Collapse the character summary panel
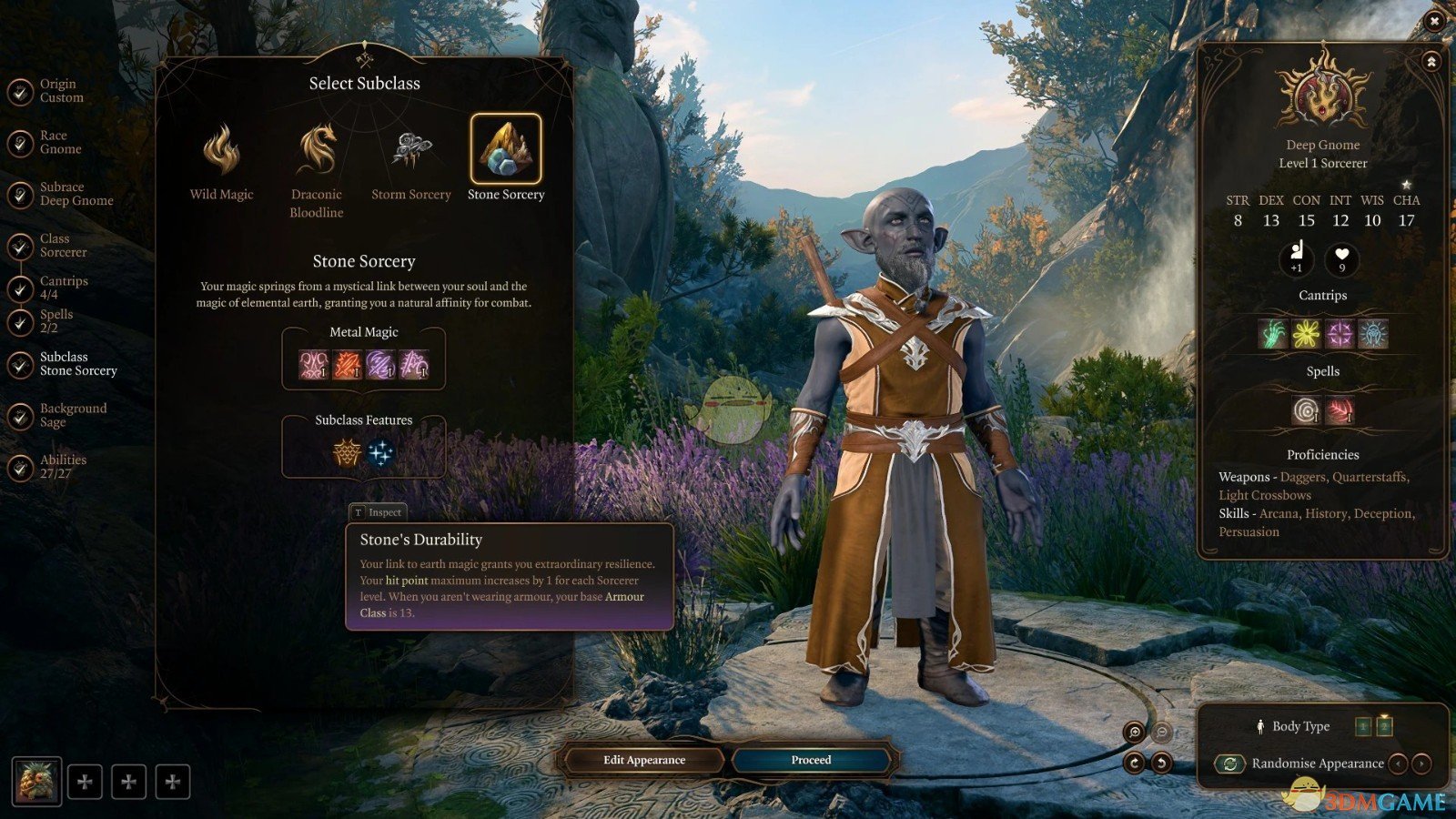 click(x=1431, y=62)
